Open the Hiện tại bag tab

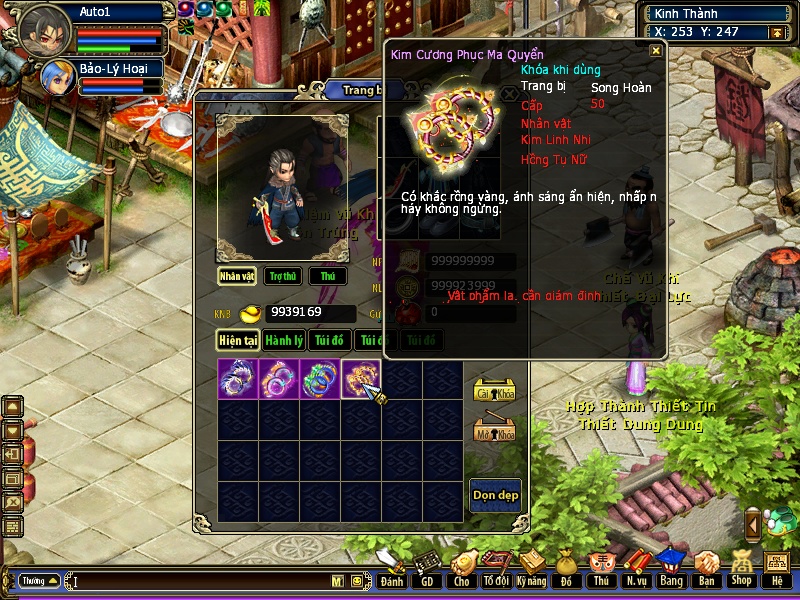click(x=239, y=341)
